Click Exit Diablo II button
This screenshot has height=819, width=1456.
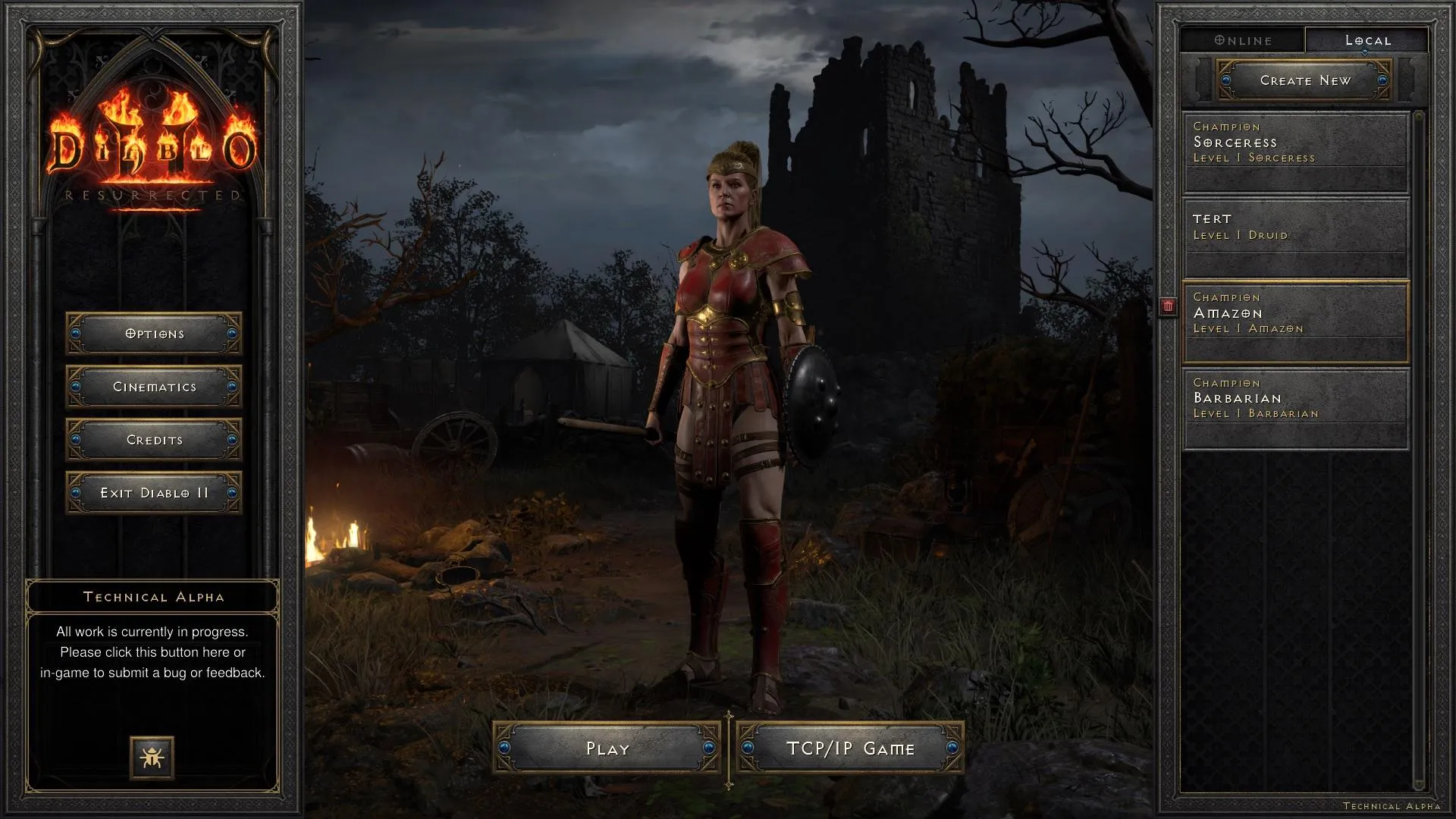[154, 493]
